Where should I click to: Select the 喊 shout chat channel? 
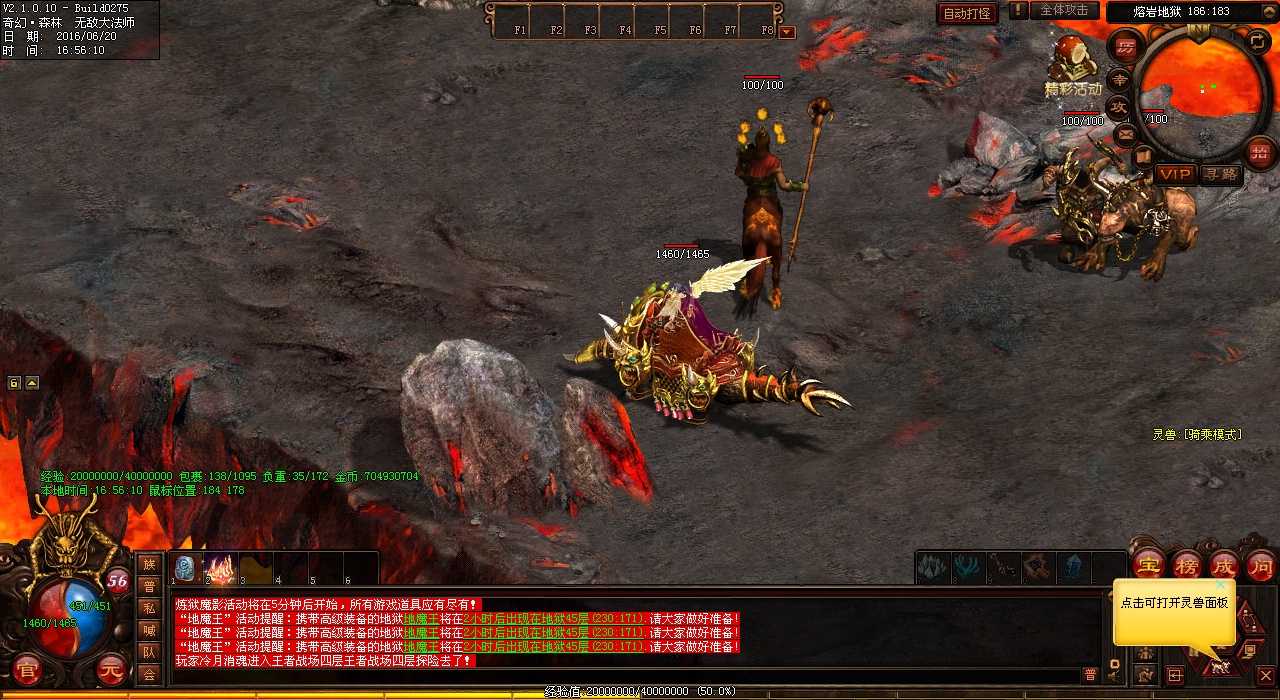click(149, 630)
